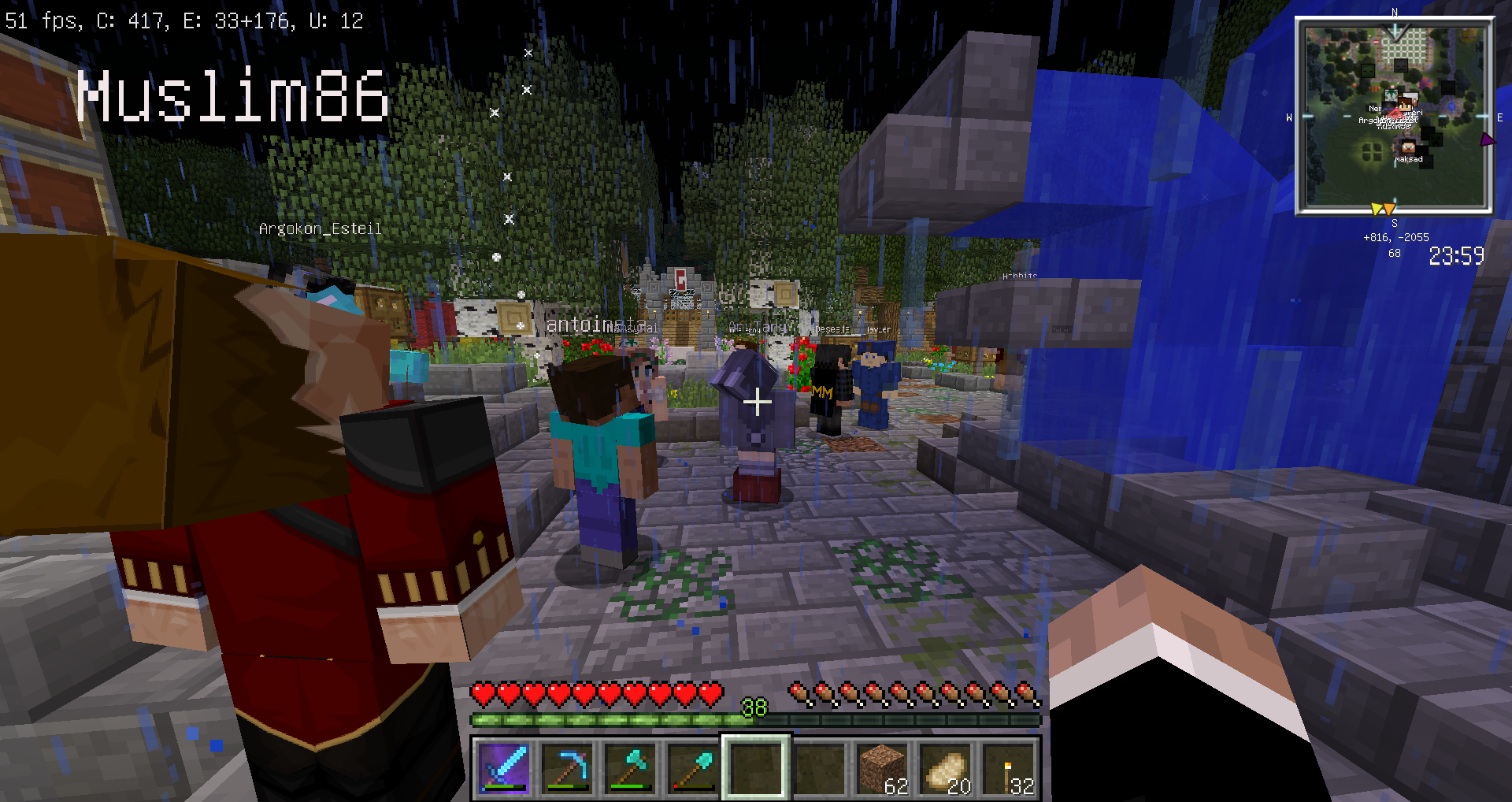The width and height of the screenshot is (1512, 802).
Task: Choose the torch stack of 32
Action: [1008, 767]
